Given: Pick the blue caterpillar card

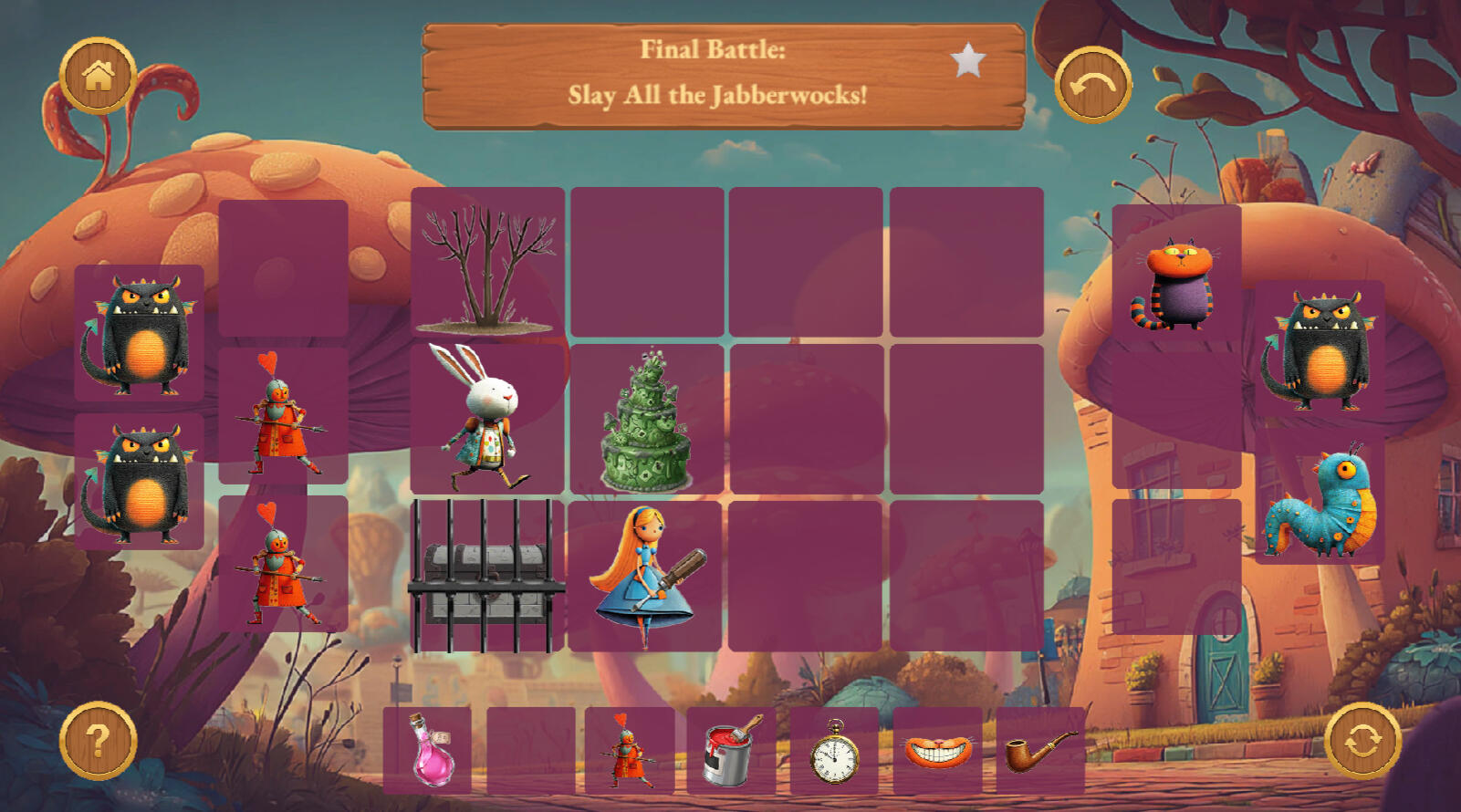Looking at the screenshot, I should [x=1320, y=500].
